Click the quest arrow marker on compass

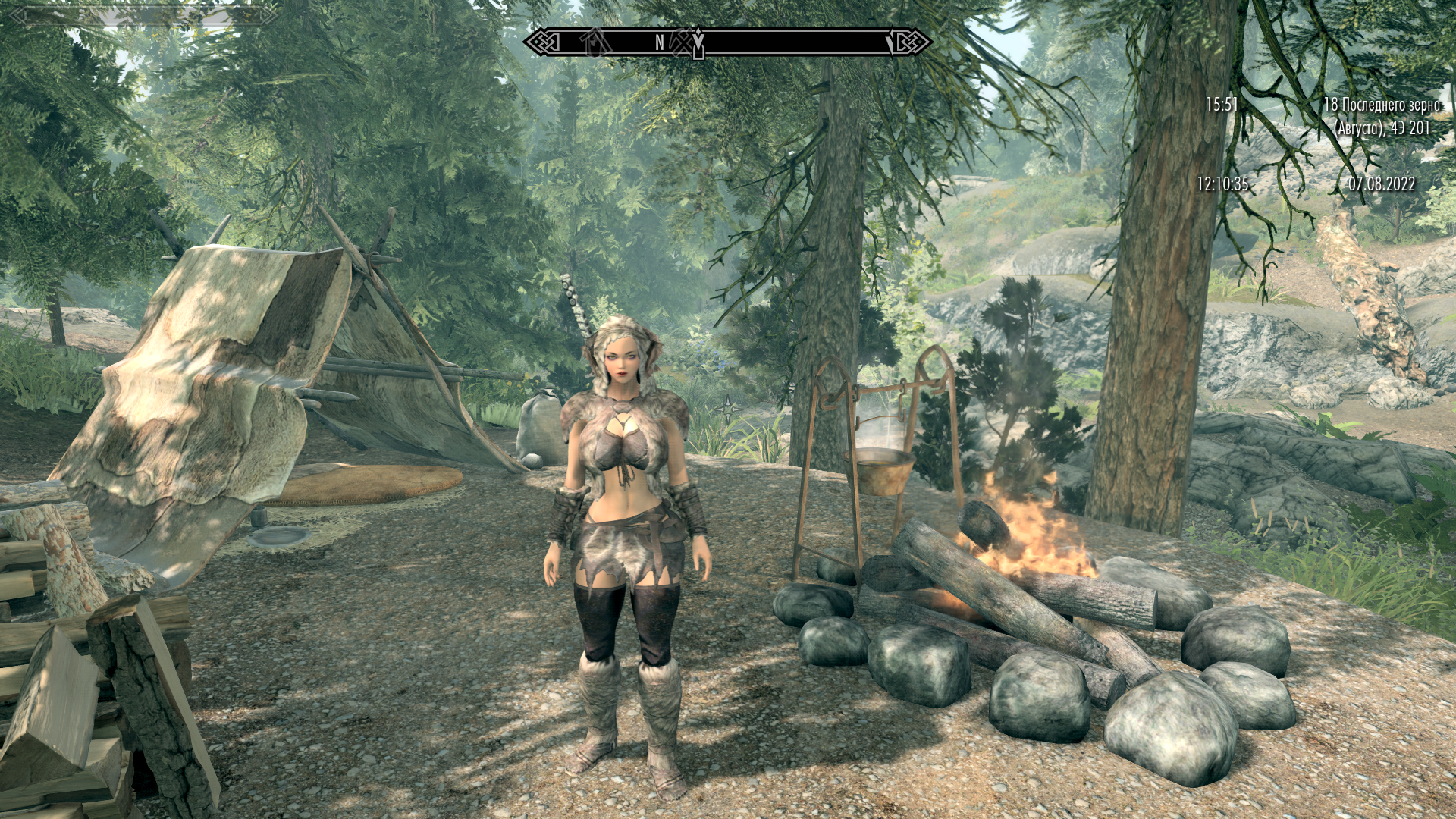pyautogui.click(x=698, y=39)
